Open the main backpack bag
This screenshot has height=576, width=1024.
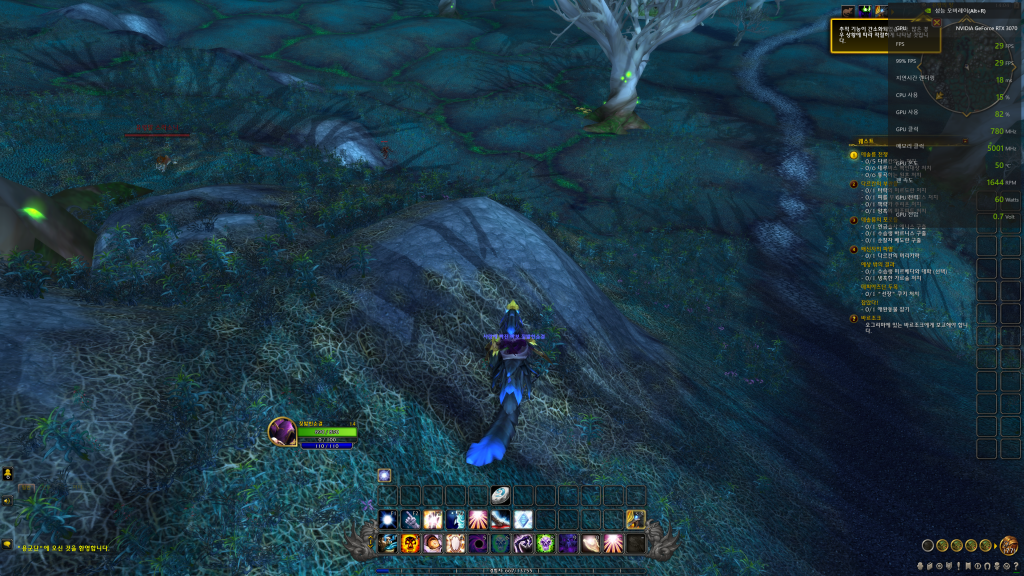[x=1011, y=546]
